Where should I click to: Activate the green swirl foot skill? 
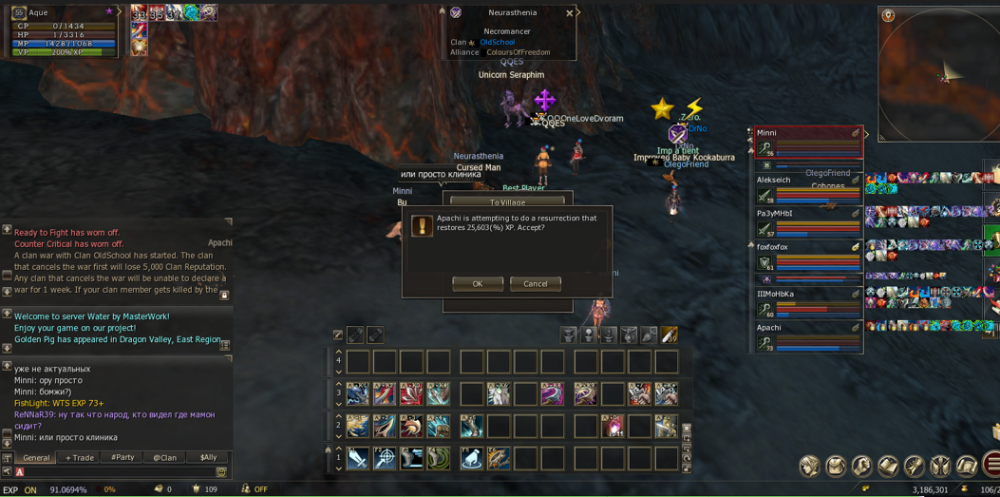pos(440,458)
